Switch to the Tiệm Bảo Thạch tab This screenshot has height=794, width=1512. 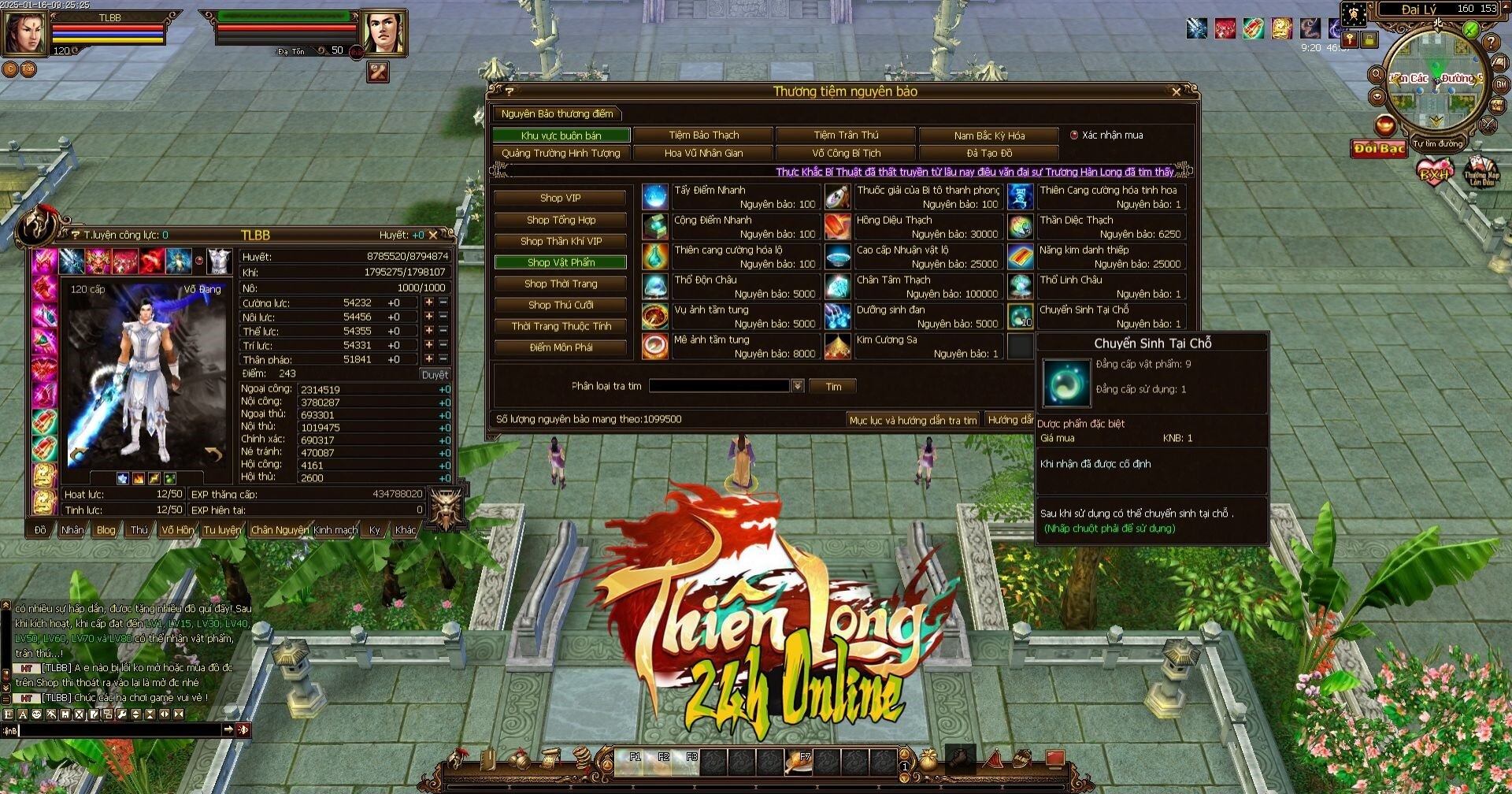point(703,135)
